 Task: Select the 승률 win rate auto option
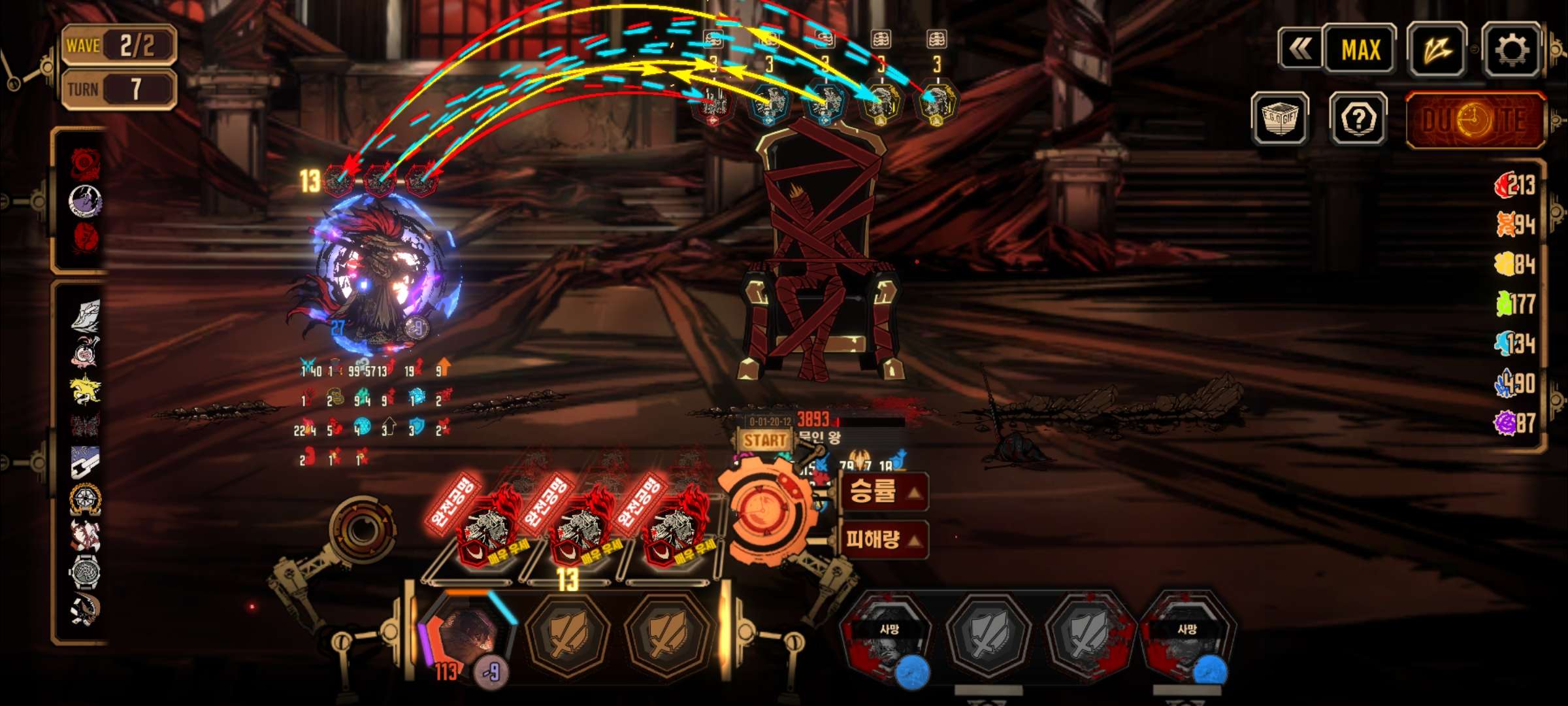click(x=883, y=492)
